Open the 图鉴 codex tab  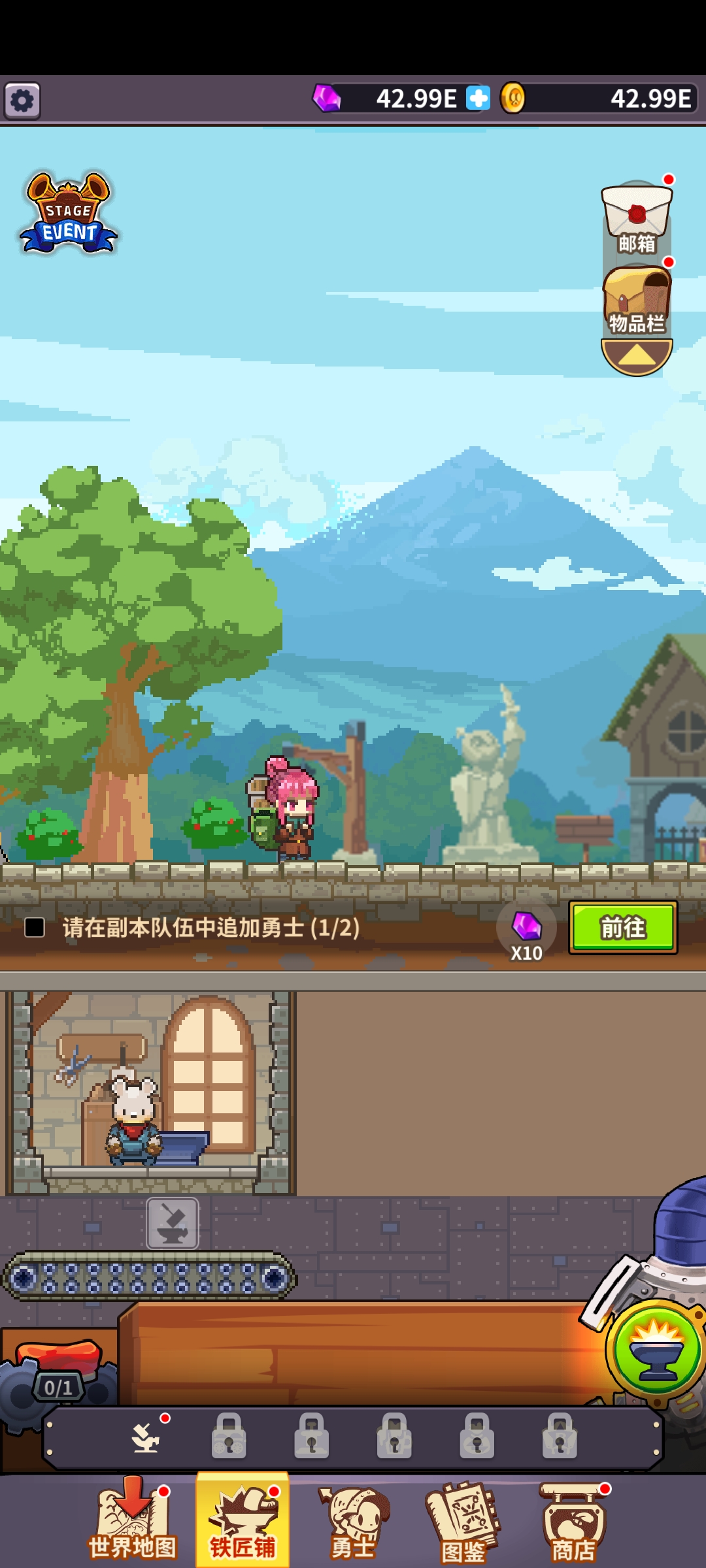pyautogui.click(x=463, y=1522)
